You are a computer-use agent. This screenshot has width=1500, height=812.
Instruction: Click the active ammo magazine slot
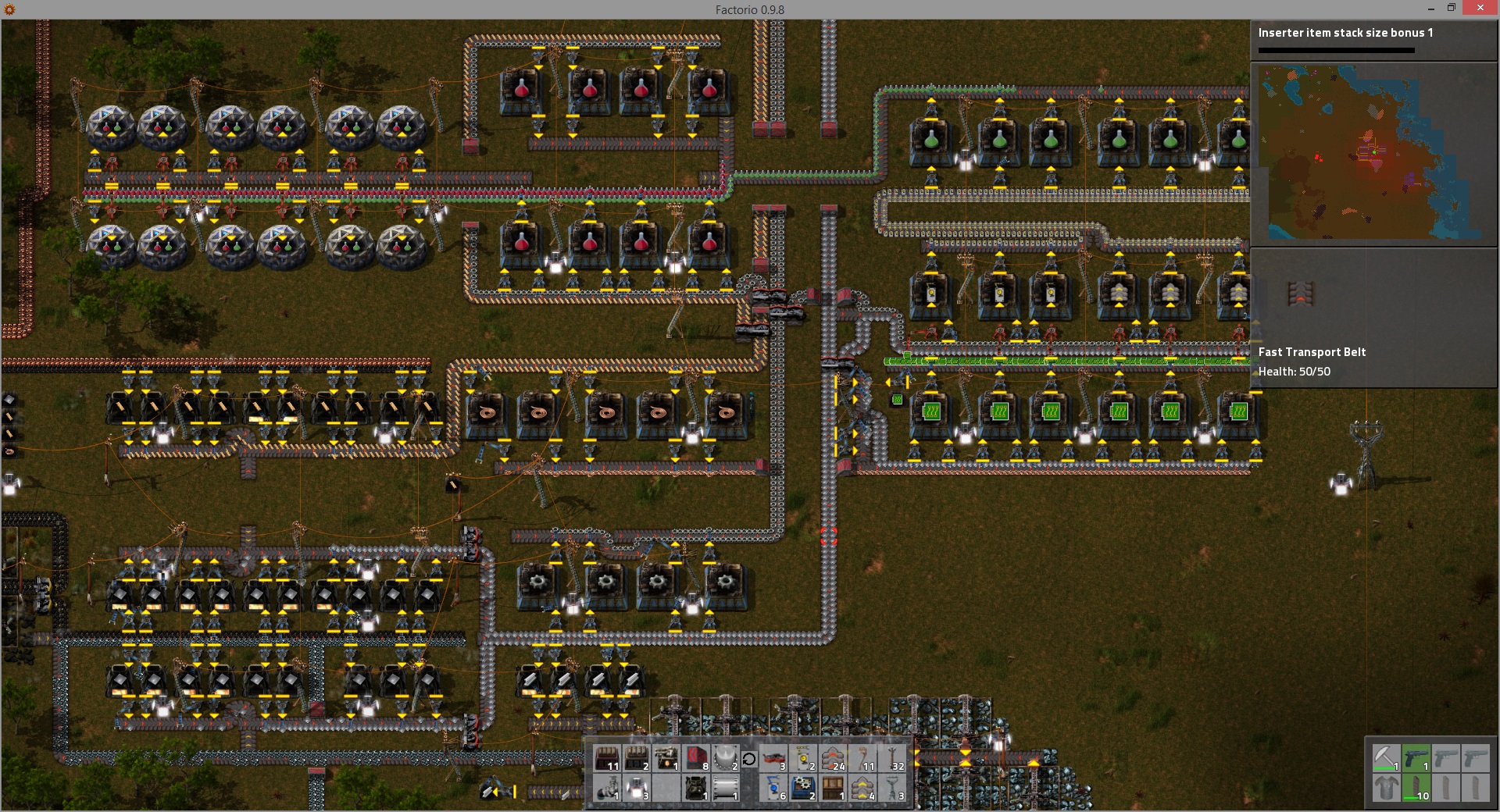pos(1416,788)
